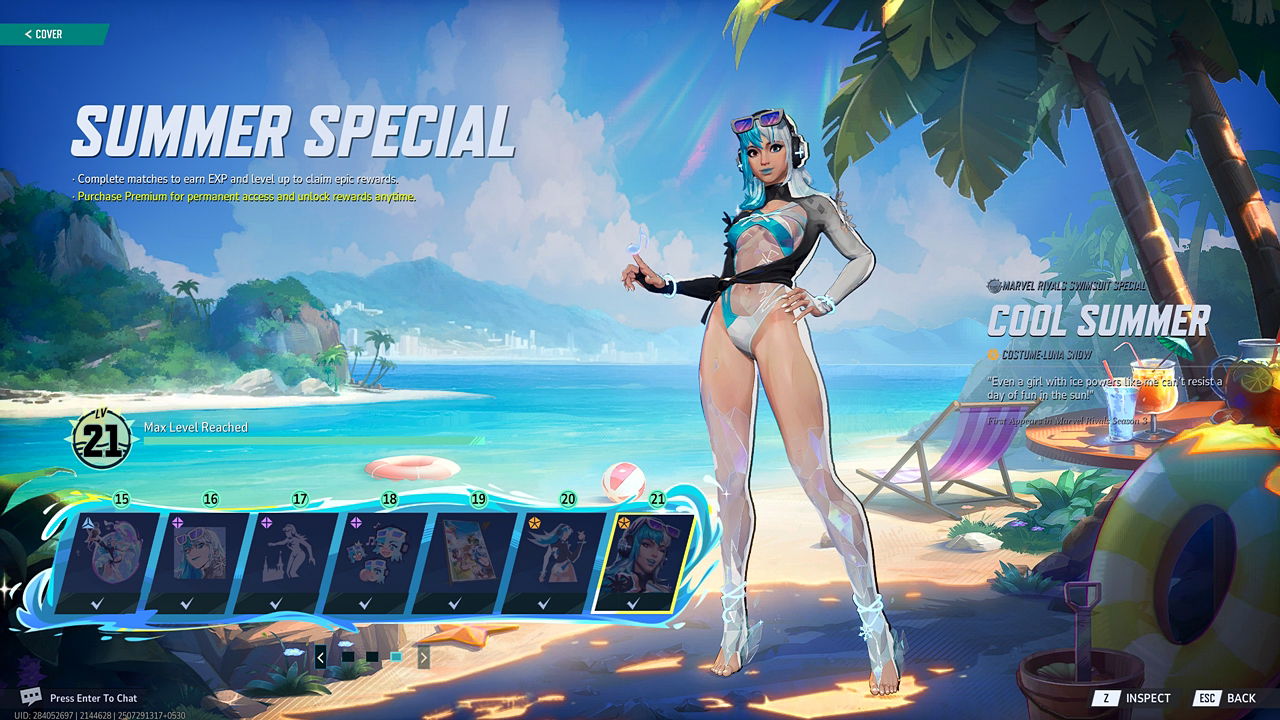1280x720 pixels.
Task: Open the chat box speech bubble
Action: pos(31,697)
